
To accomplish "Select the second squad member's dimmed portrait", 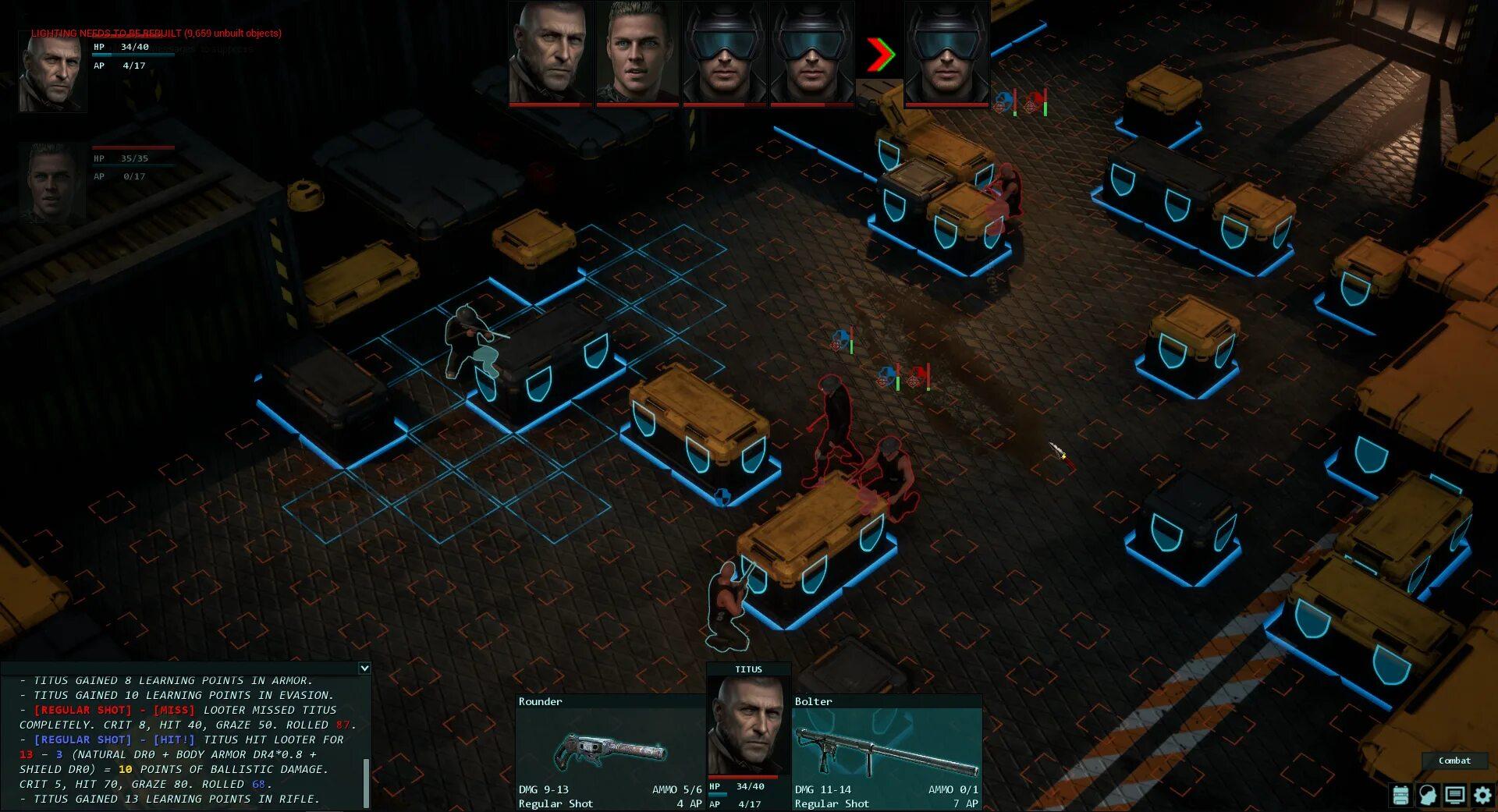I will [52, 183].
